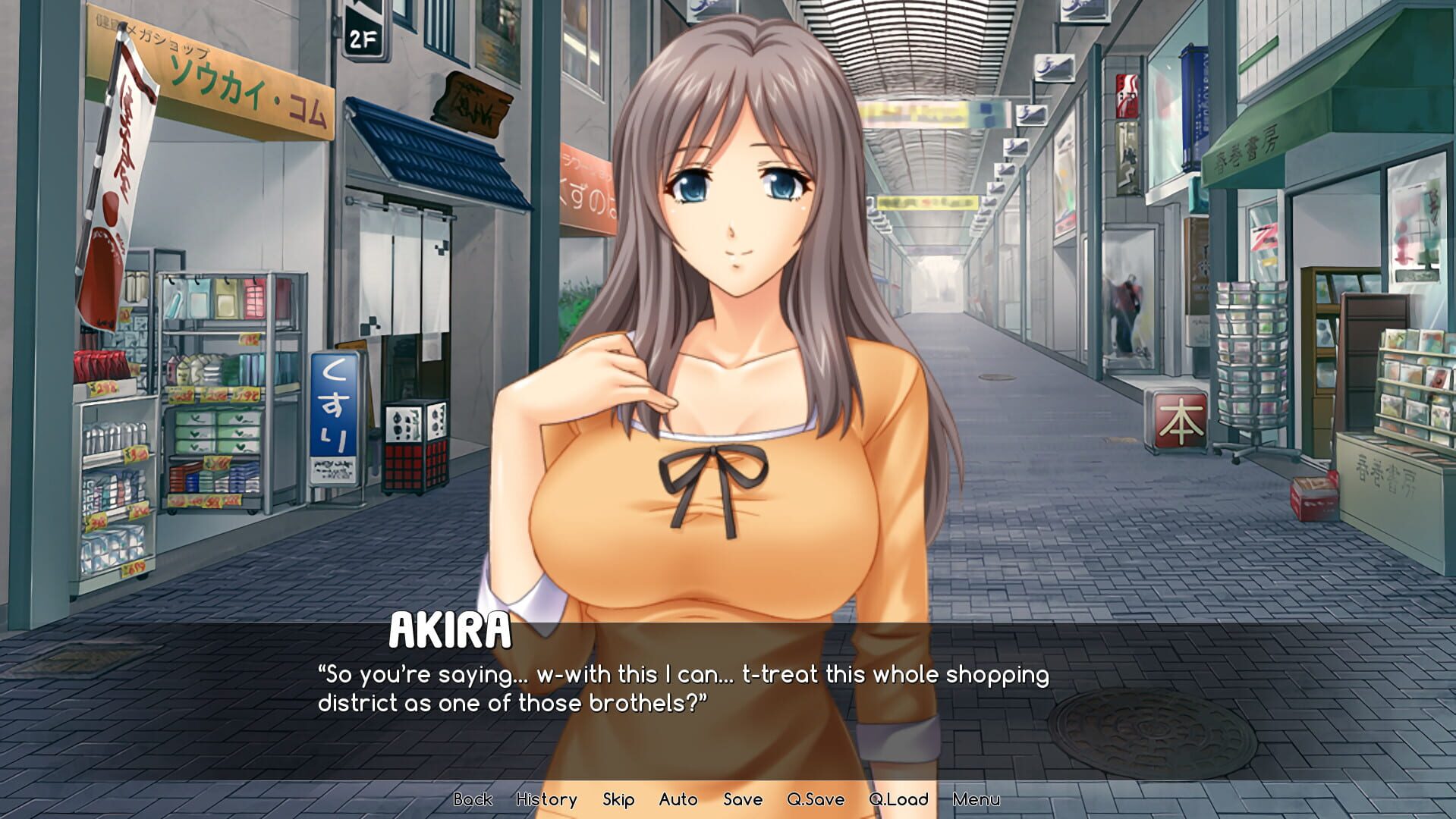Open the game Menu
Viewport: 1456px width, 819px height.
pyautogui.click(x=977, y=799)
